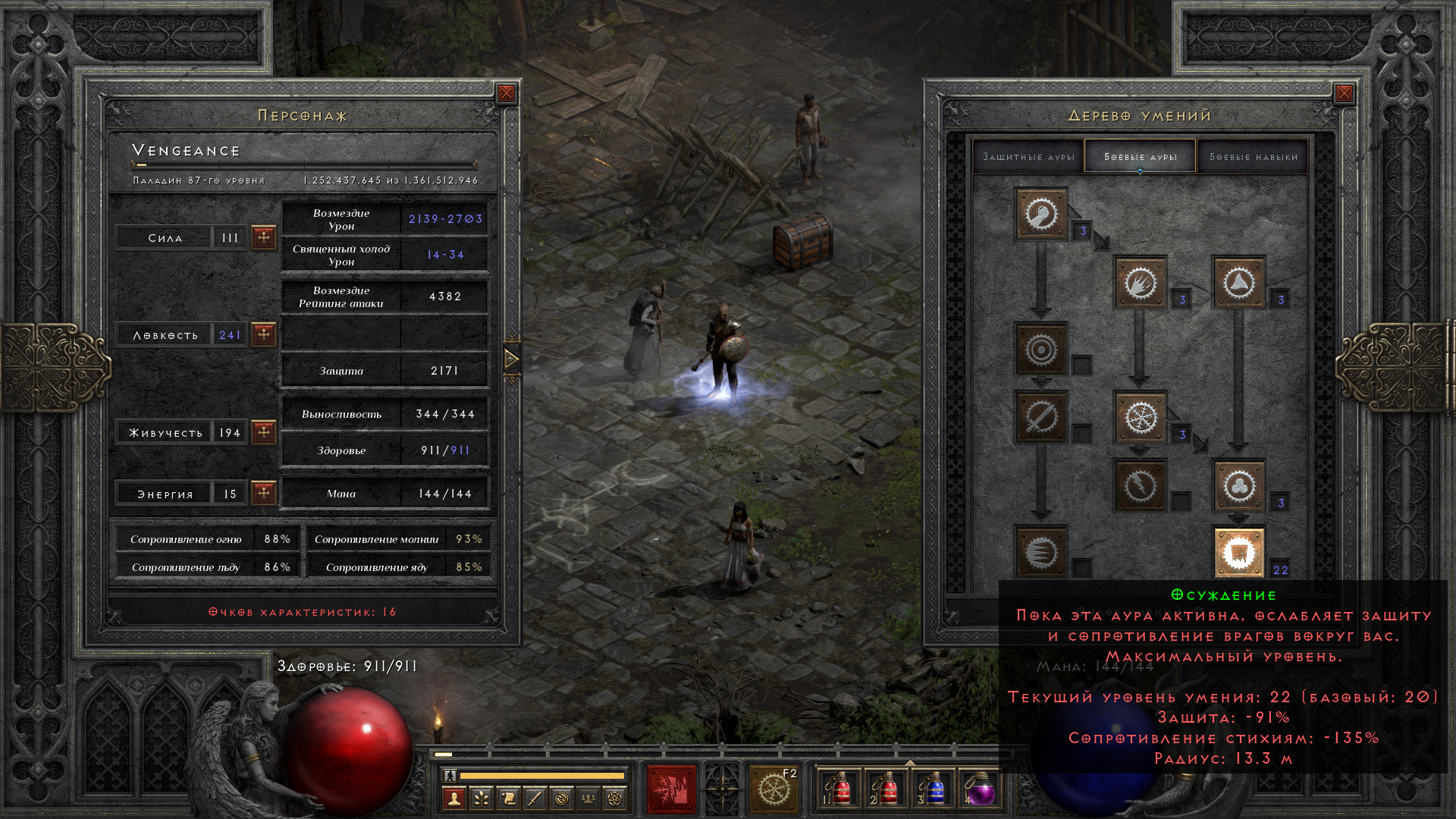Toggle the character icon in the mini menu
1456x819 pixels.
click(x=453, y=798)
